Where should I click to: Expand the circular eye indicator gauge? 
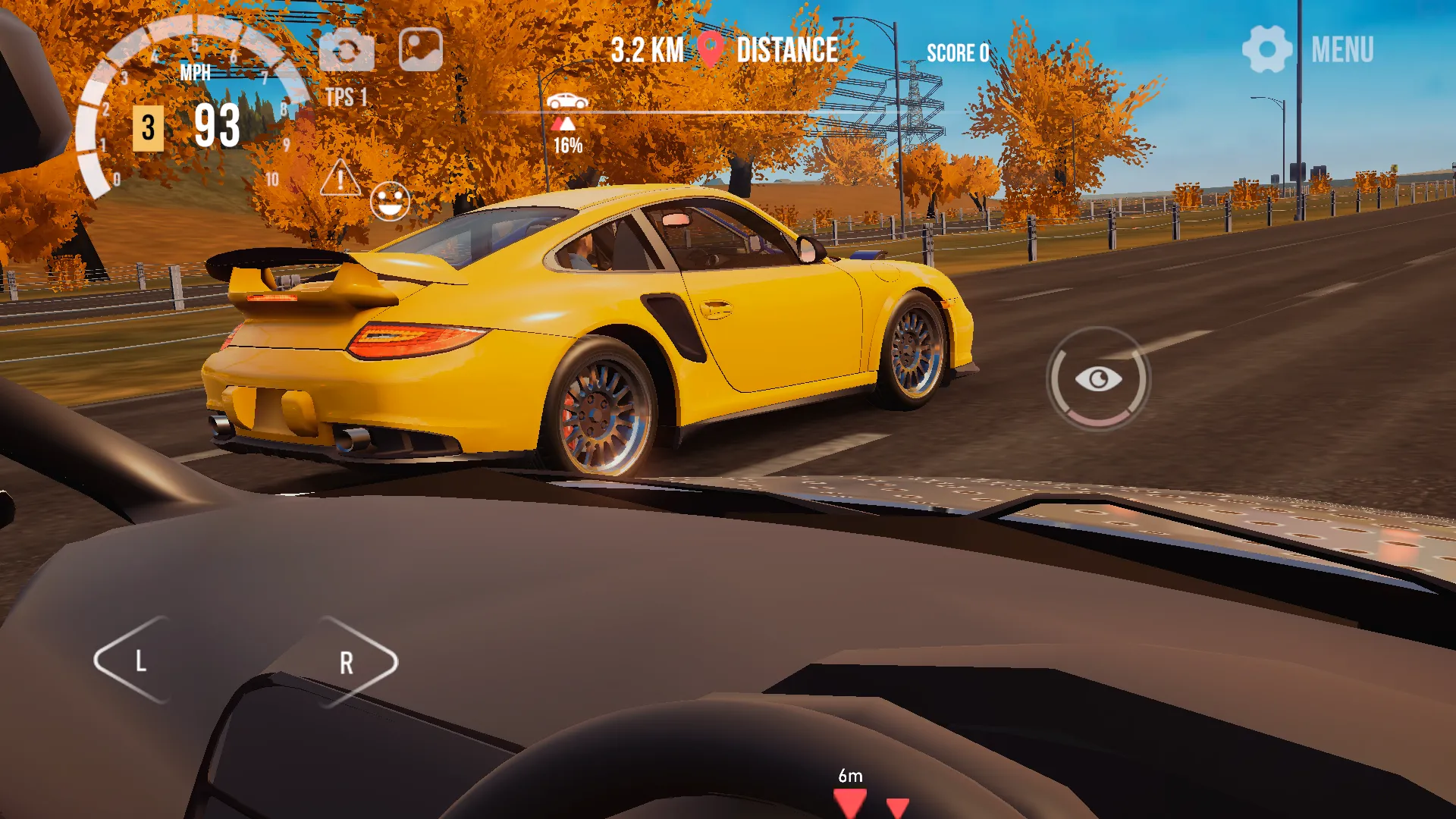click(x=1097, y=379)
